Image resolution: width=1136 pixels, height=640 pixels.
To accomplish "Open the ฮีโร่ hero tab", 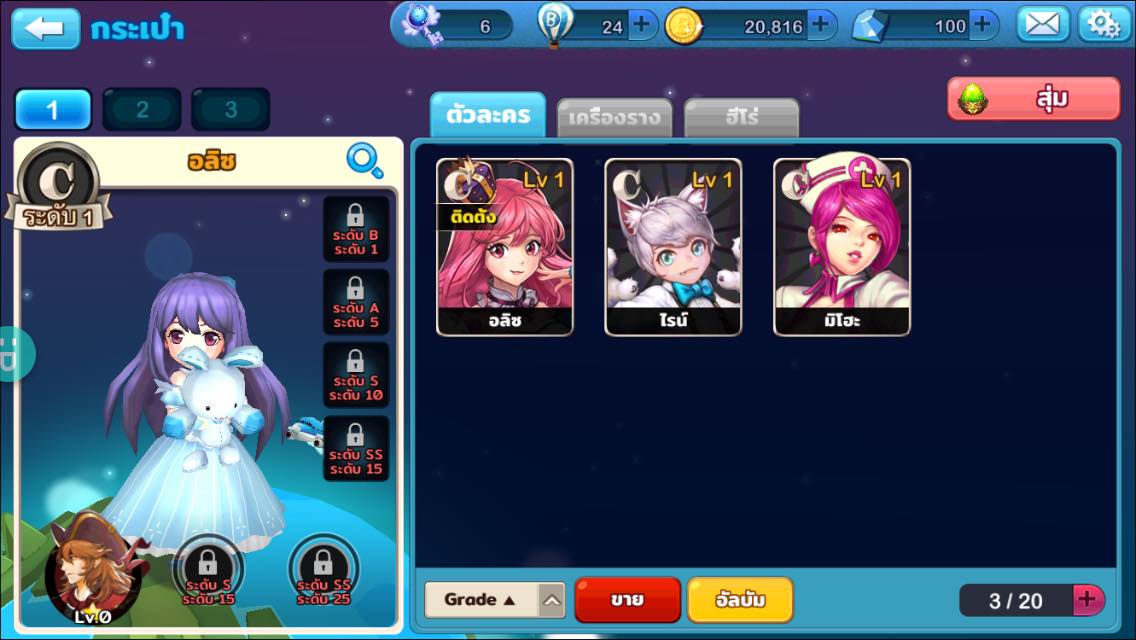I will pyautogui.click(x=741, y=119).
